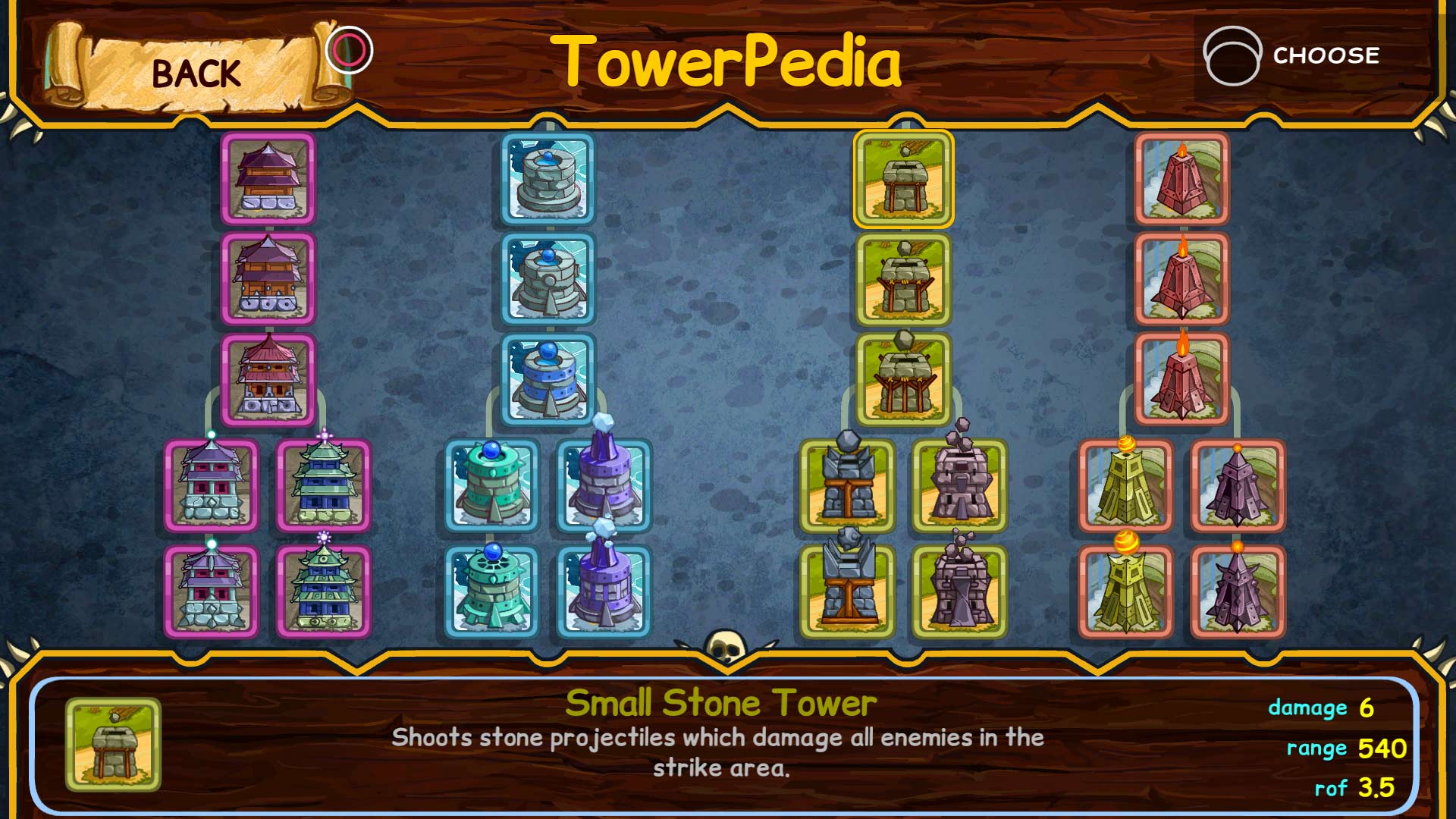Click the circle indicator beside Back button

348,49
